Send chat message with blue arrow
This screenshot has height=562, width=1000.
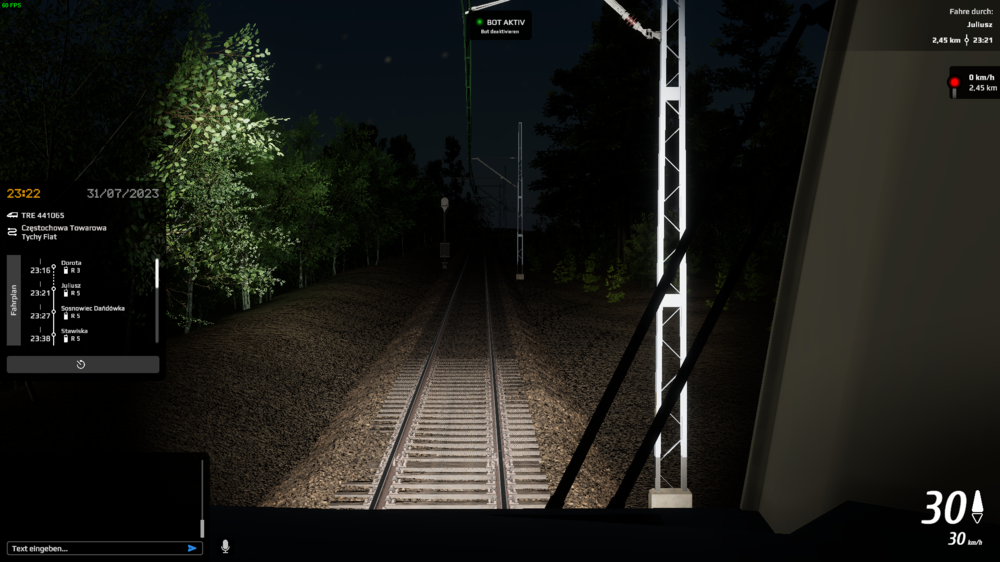click(x=192, y=548)
